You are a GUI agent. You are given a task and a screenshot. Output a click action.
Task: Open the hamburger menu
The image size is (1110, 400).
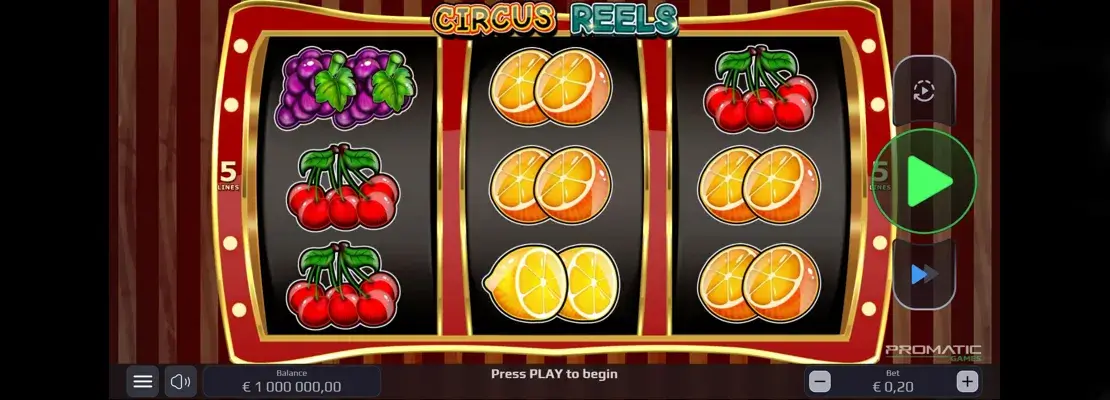click(143, 381)
